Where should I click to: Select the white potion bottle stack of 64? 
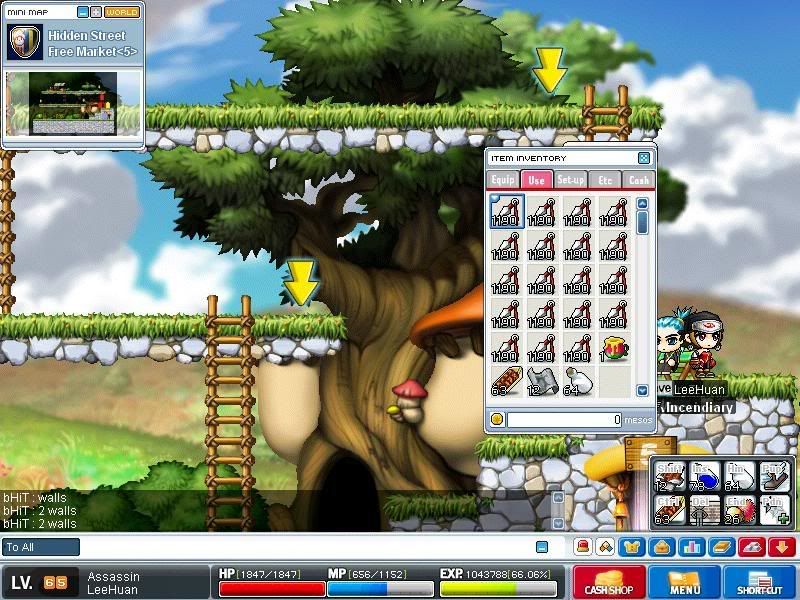click(x=577, y=383)
